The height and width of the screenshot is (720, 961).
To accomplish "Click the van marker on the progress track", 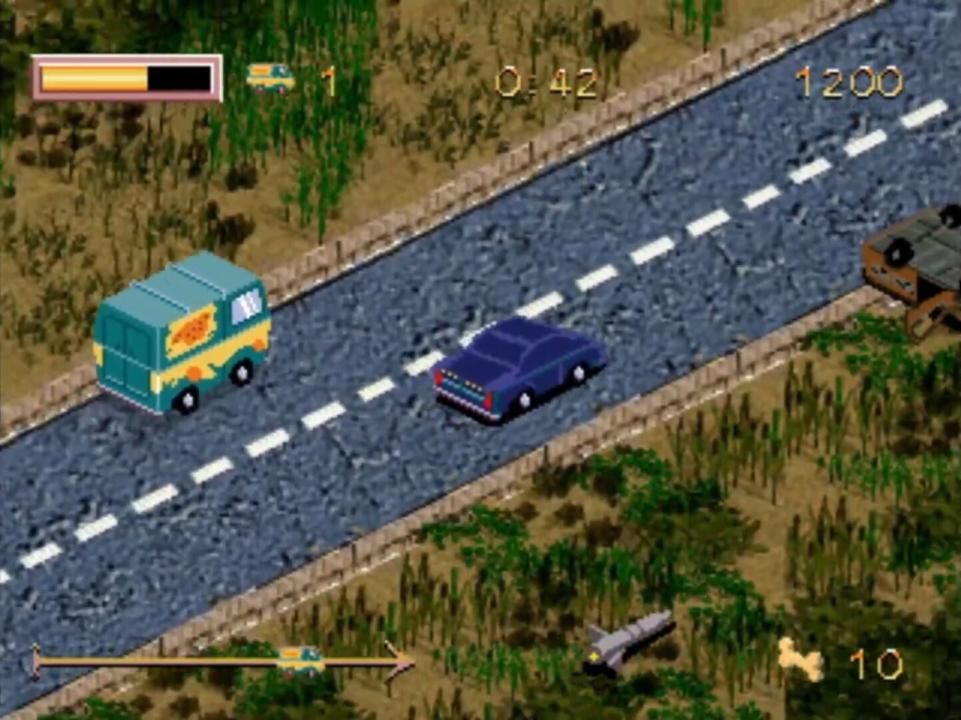I will point(300,659).
